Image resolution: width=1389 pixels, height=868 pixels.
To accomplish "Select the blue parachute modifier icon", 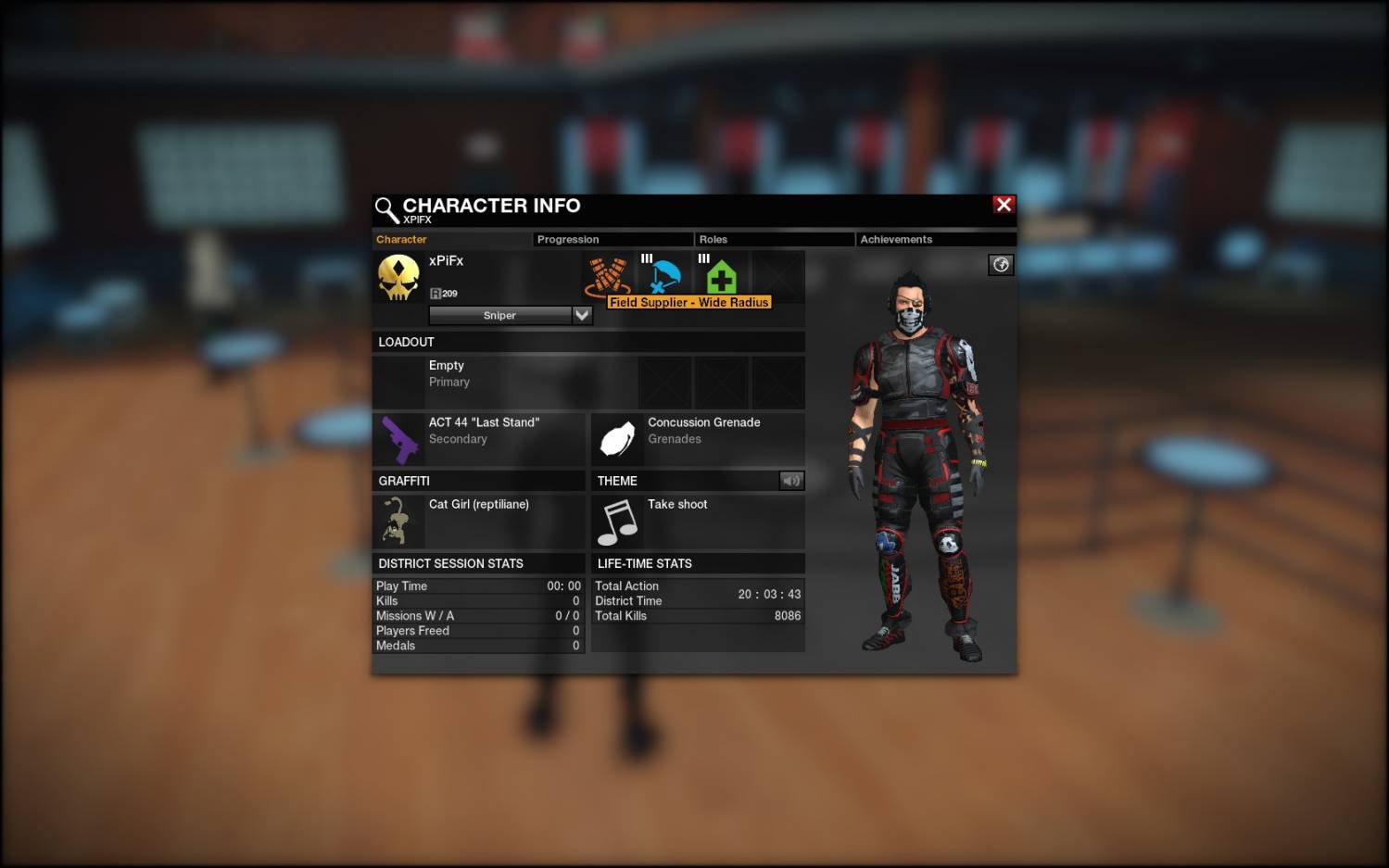I will coord(663,276).
